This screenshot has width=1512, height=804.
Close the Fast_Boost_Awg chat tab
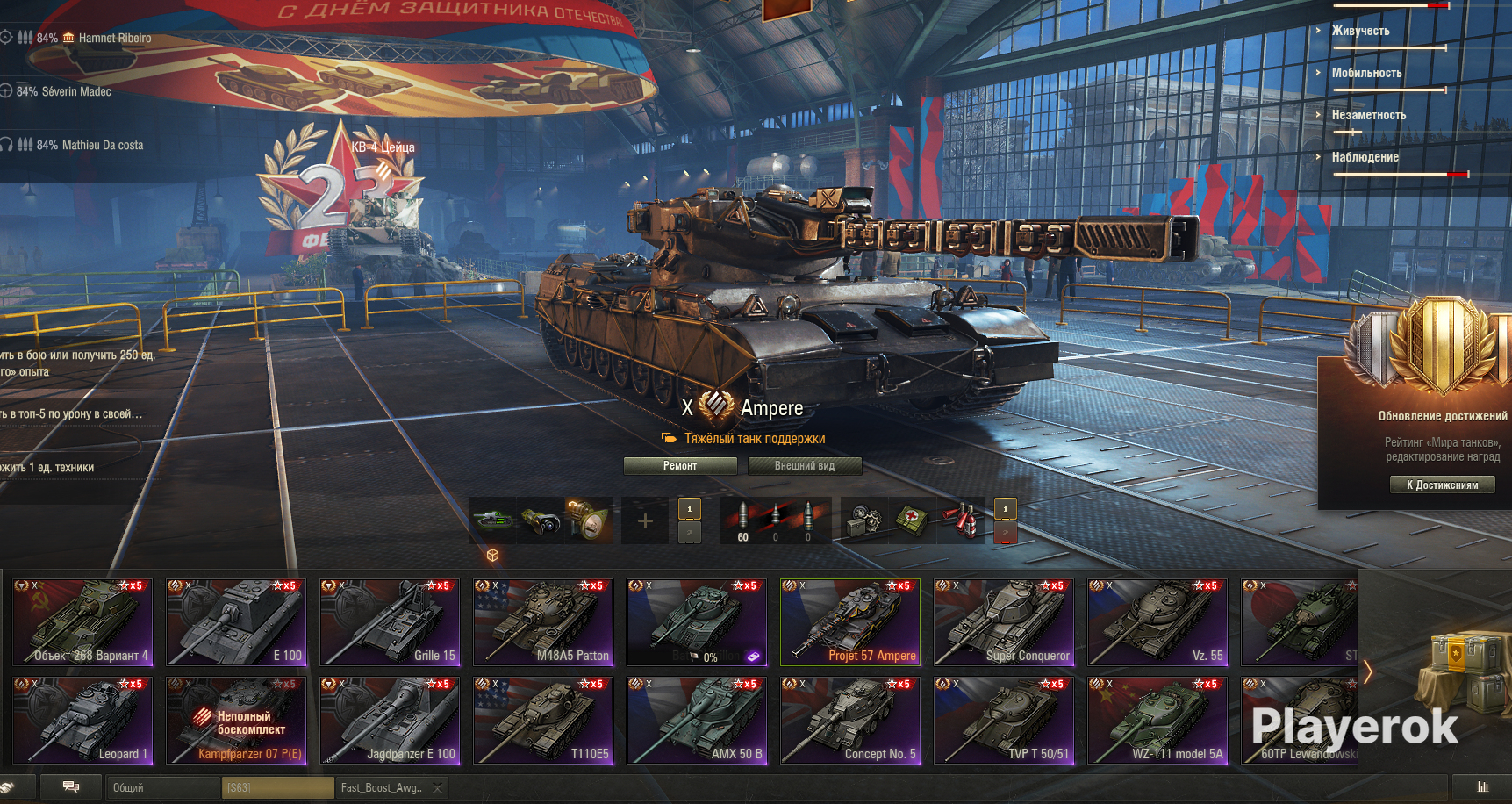click(437, 788)
